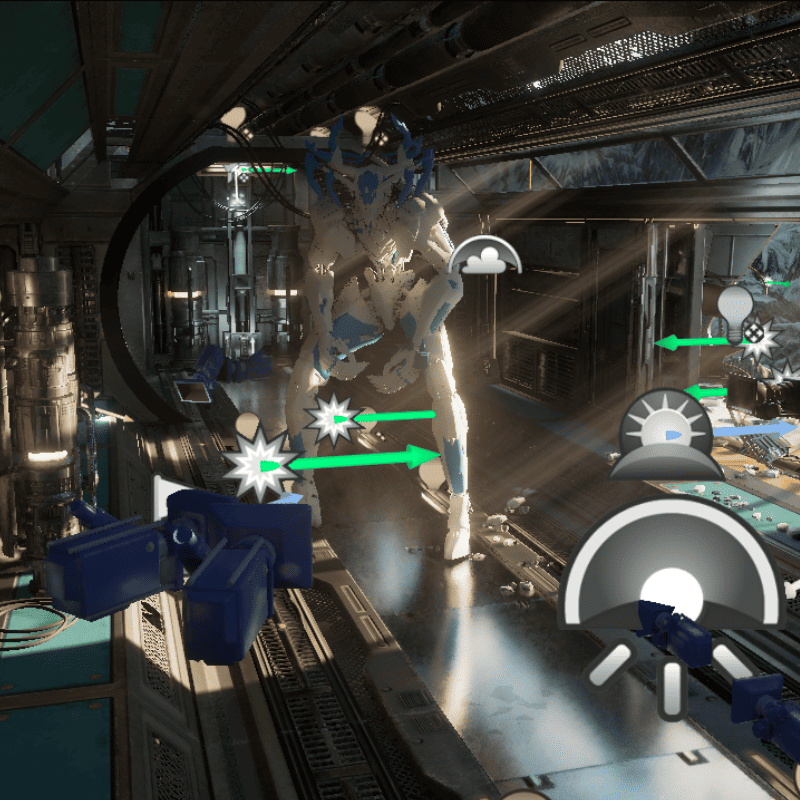This screenshot has height=800, width=800.
Task: Click the grey light bulb icon by green arrow
Action: [x=734, y=308]
